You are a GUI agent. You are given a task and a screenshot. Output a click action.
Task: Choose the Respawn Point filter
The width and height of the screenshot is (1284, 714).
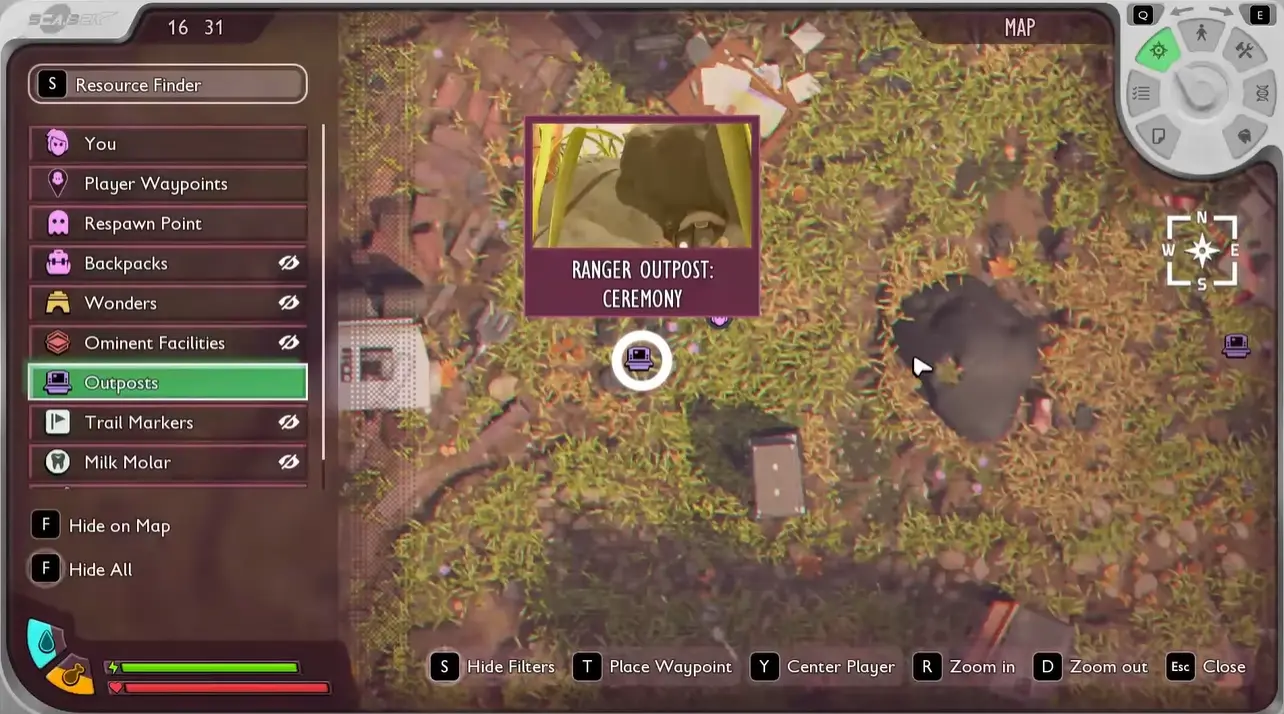167,224
